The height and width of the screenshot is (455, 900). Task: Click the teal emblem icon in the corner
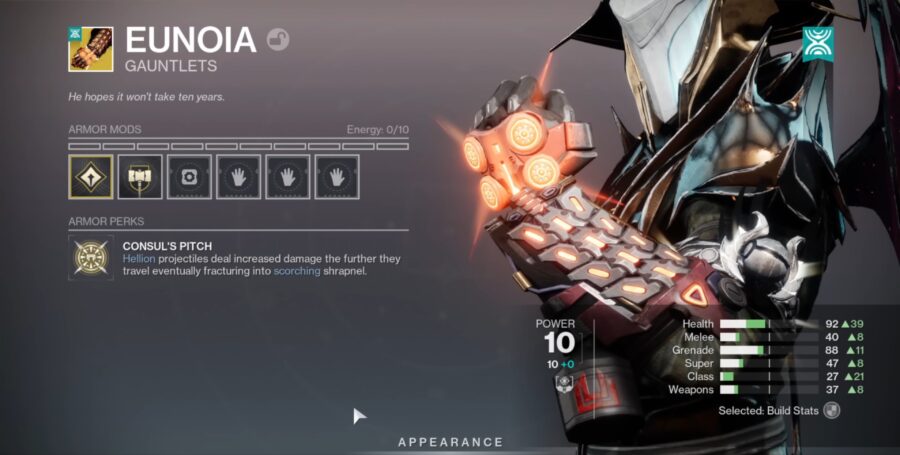click(x=818, y=43)
